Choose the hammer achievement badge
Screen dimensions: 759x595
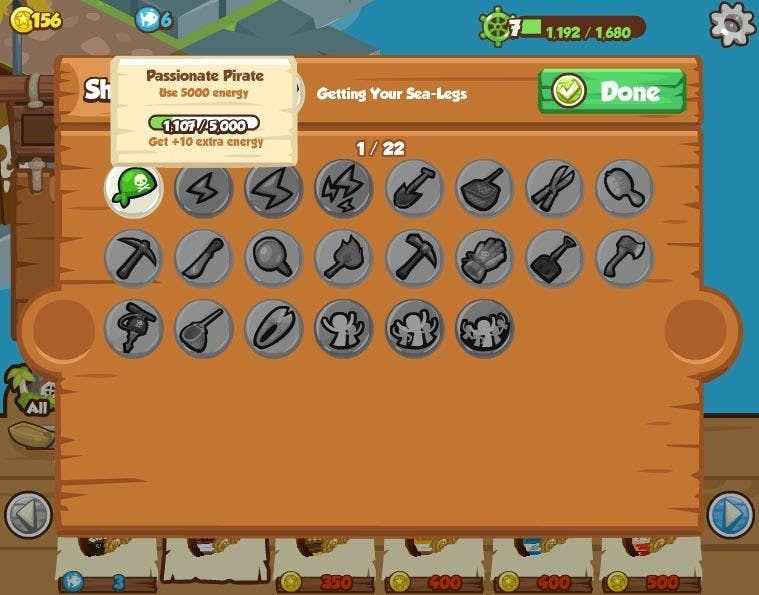414,259
